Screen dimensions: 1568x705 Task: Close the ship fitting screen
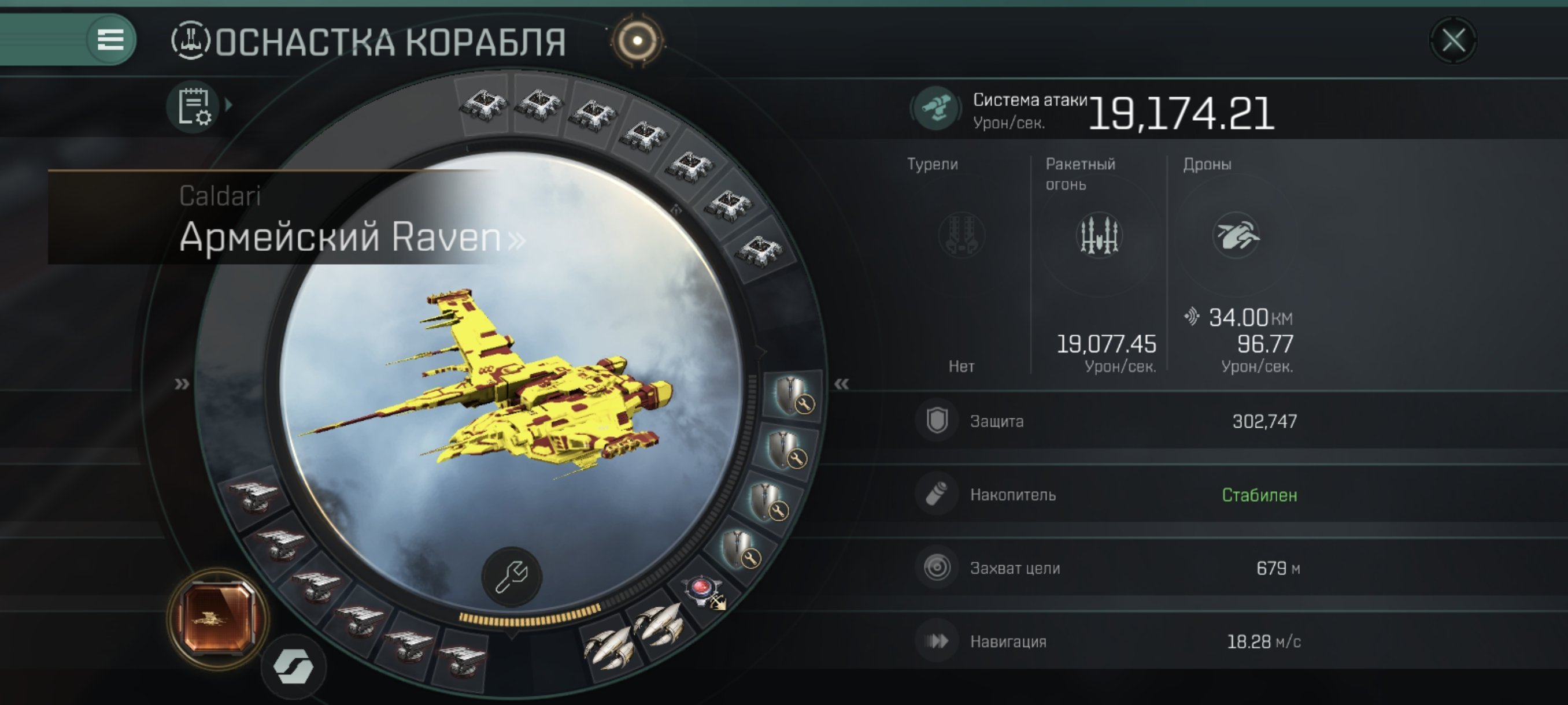point(1453,41)
